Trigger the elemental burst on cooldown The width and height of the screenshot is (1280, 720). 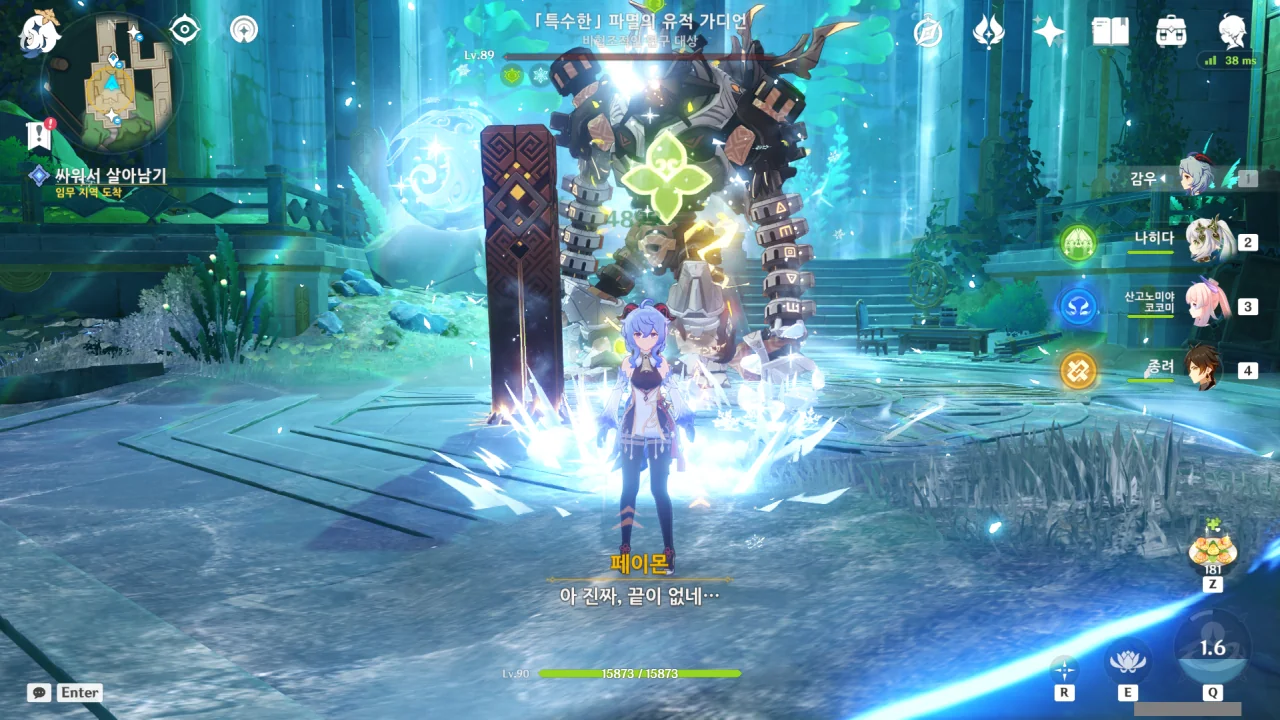point(1212,648)
